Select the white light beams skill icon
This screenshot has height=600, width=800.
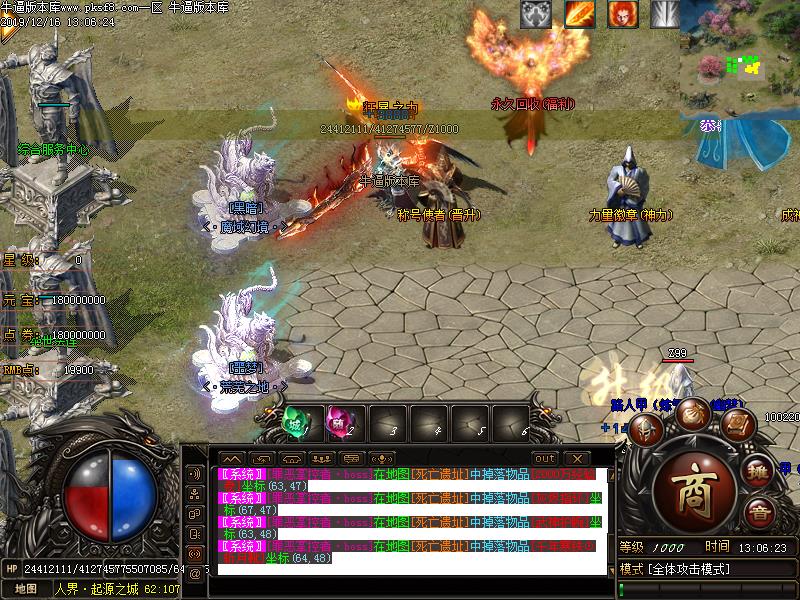tap(665, 14)
